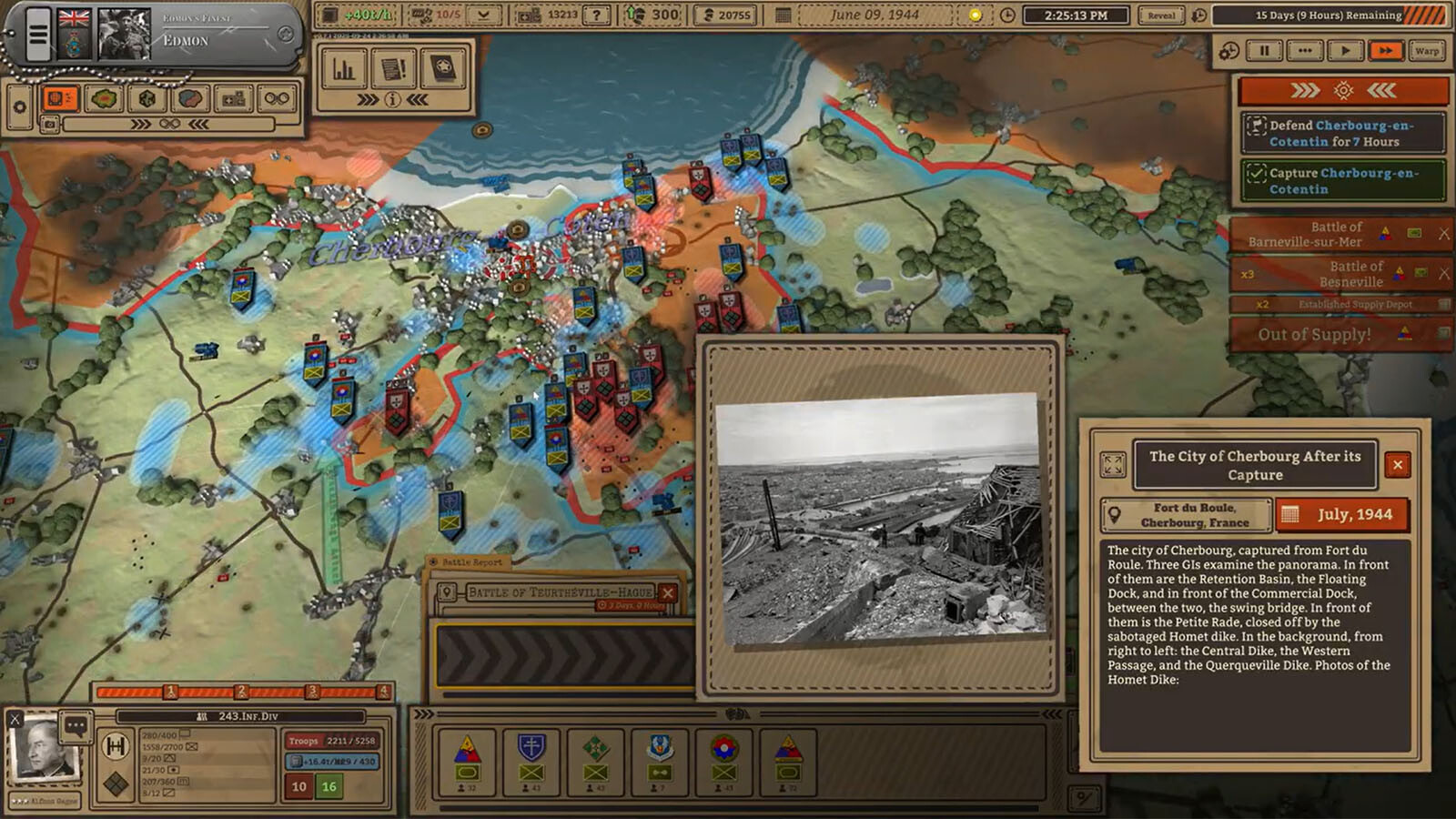Image resolution: width=1456 pixels, height=819 pixels.
Task: Open the speech bubble for the commander
Action: coord(76,726)
